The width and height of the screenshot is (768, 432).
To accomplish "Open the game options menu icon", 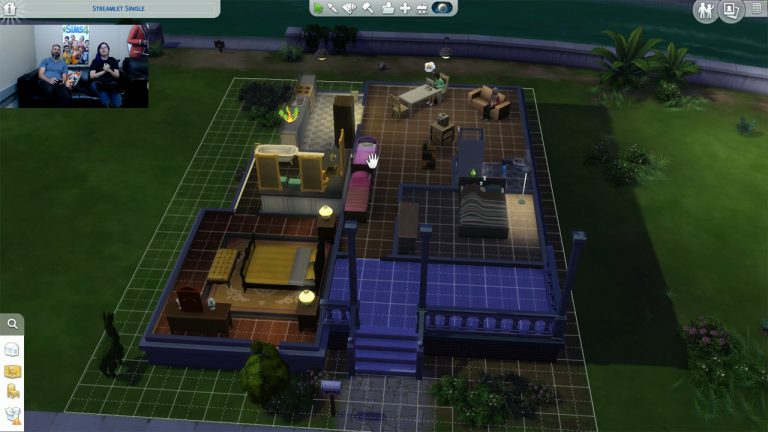I will tap(757, 9).
